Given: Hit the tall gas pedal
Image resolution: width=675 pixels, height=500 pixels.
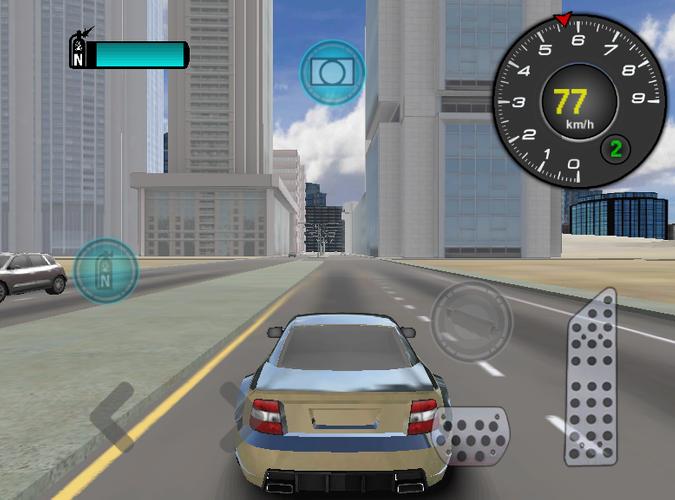Looking at the screenshot, I should [591, 378].
